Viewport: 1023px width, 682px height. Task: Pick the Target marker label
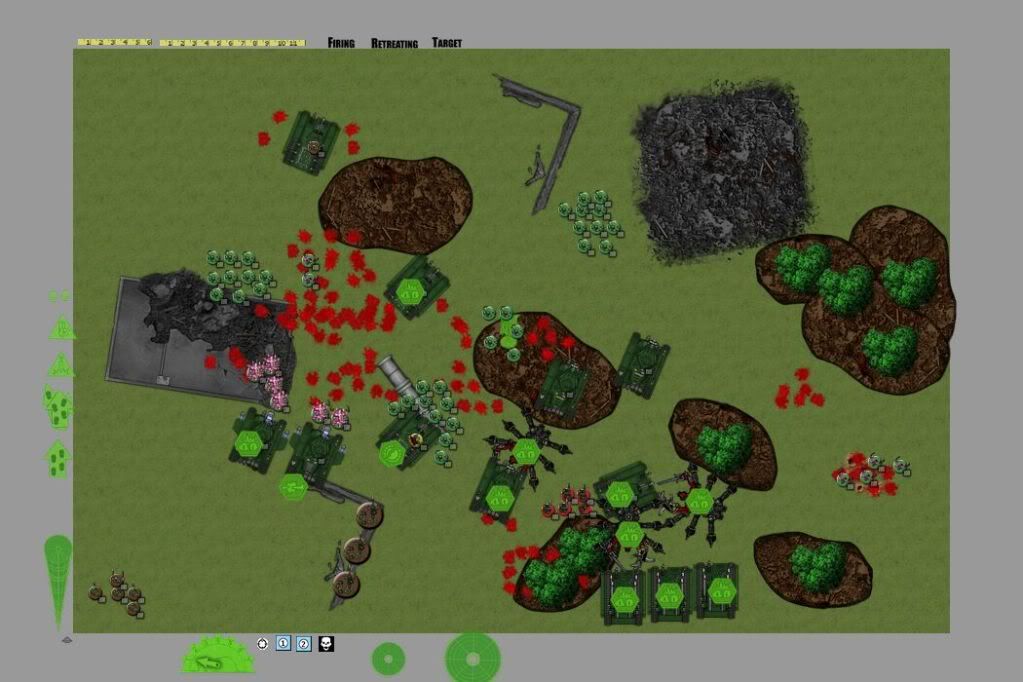[x=447, y=43]
